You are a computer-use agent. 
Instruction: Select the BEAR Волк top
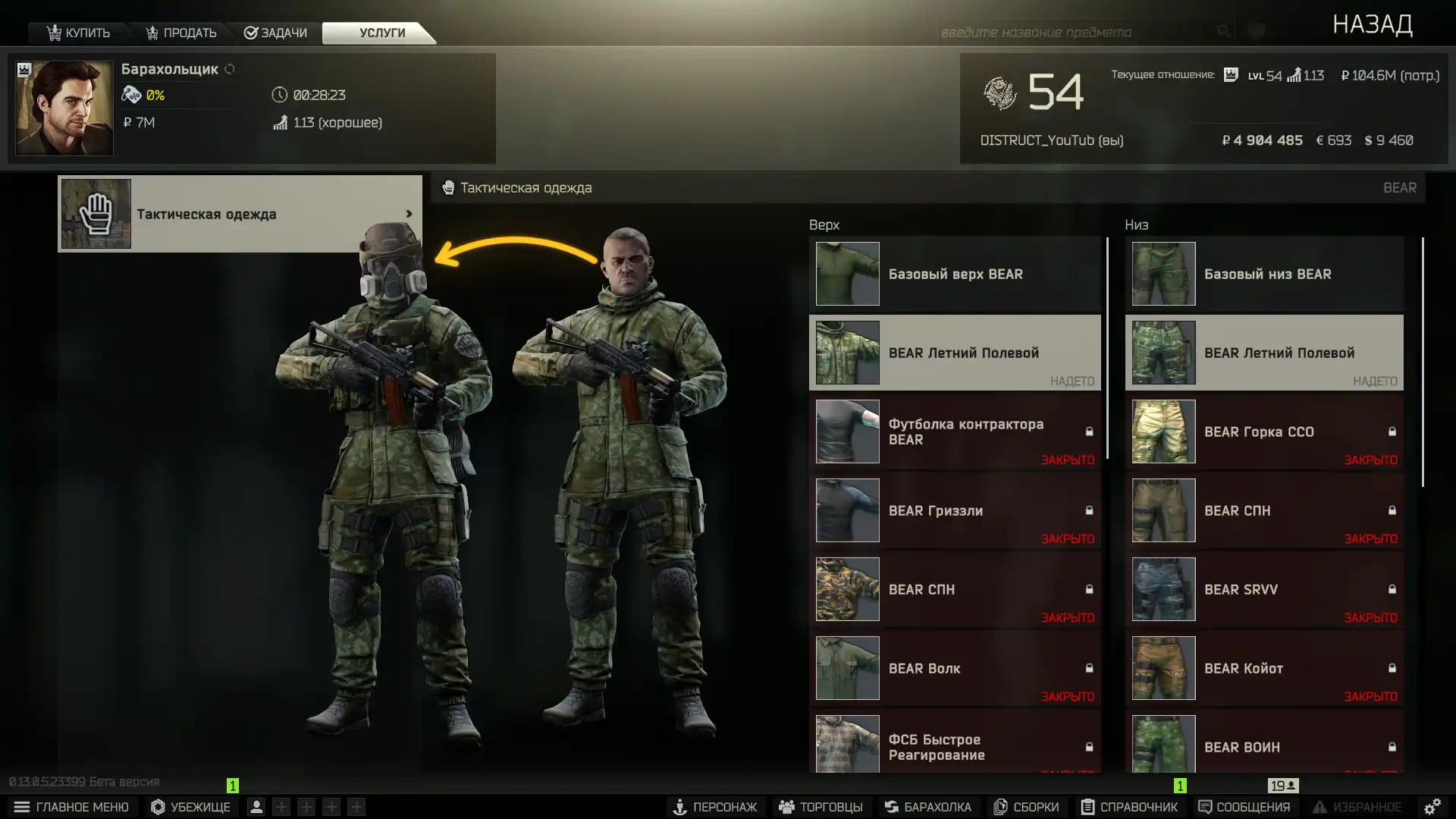click(954, 668)
